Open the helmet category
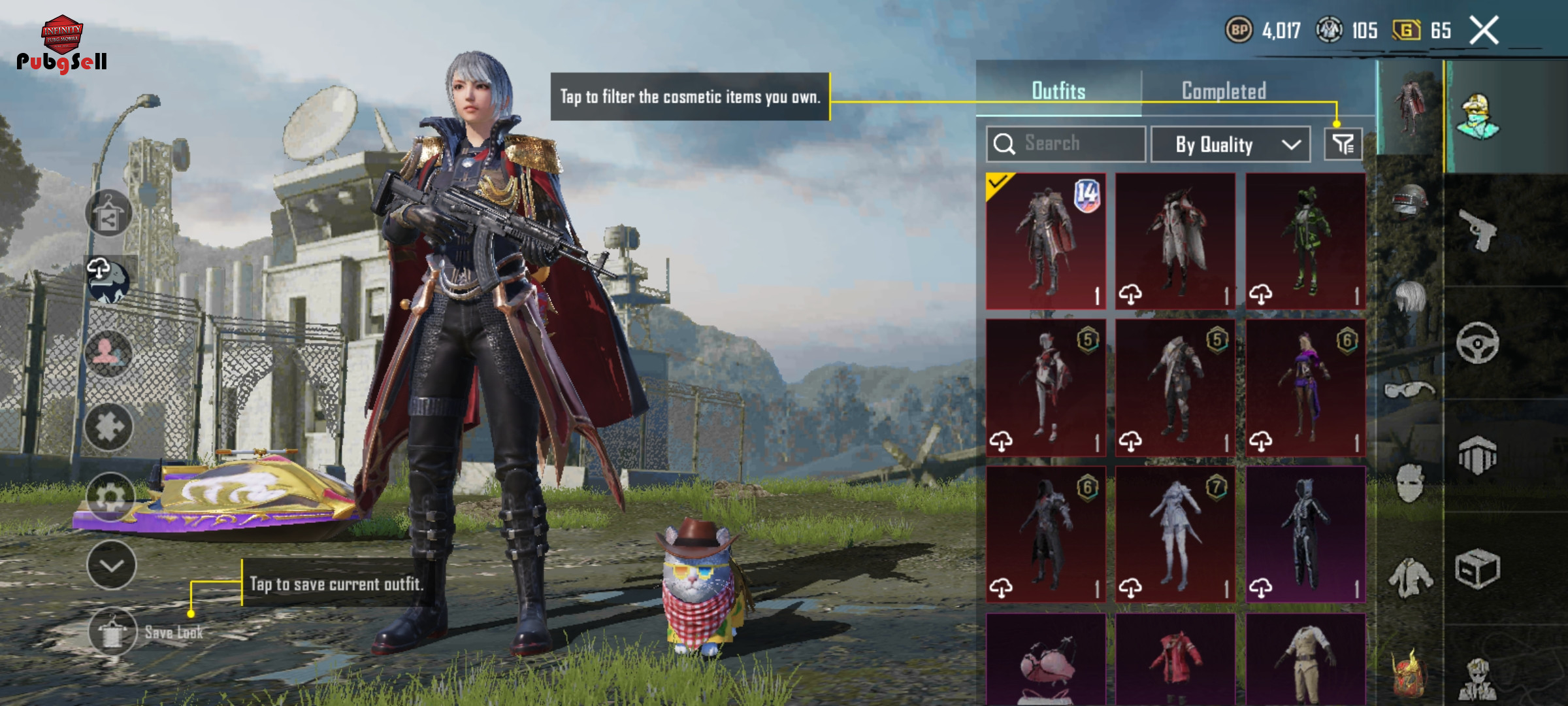1568x706 pixels. coord(1410,199)
